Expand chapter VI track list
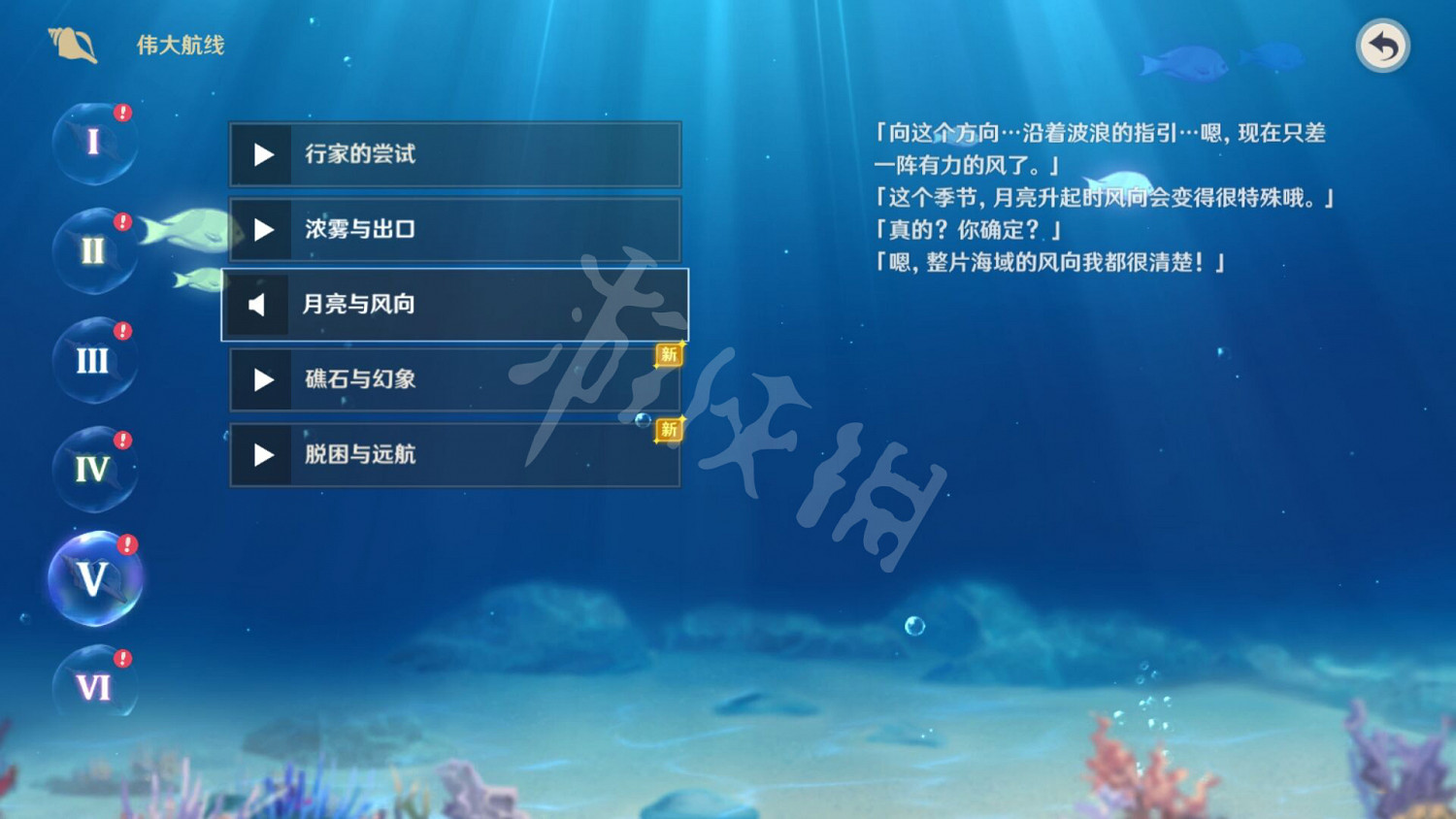This screenshot has height=819, width=1456. [94, 685]
